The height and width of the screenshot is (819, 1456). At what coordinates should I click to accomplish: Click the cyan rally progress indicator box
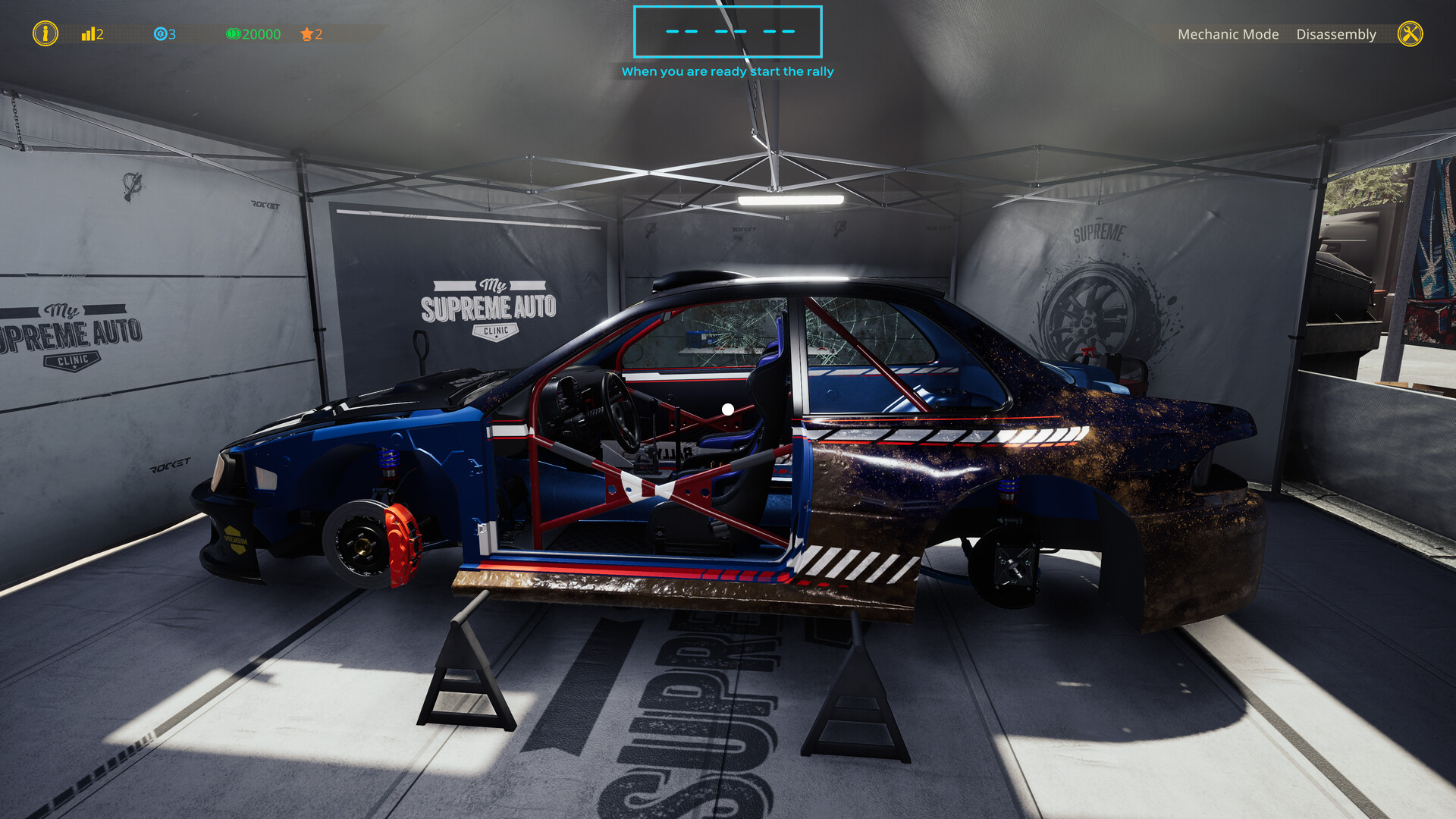[x=727, y=32]
